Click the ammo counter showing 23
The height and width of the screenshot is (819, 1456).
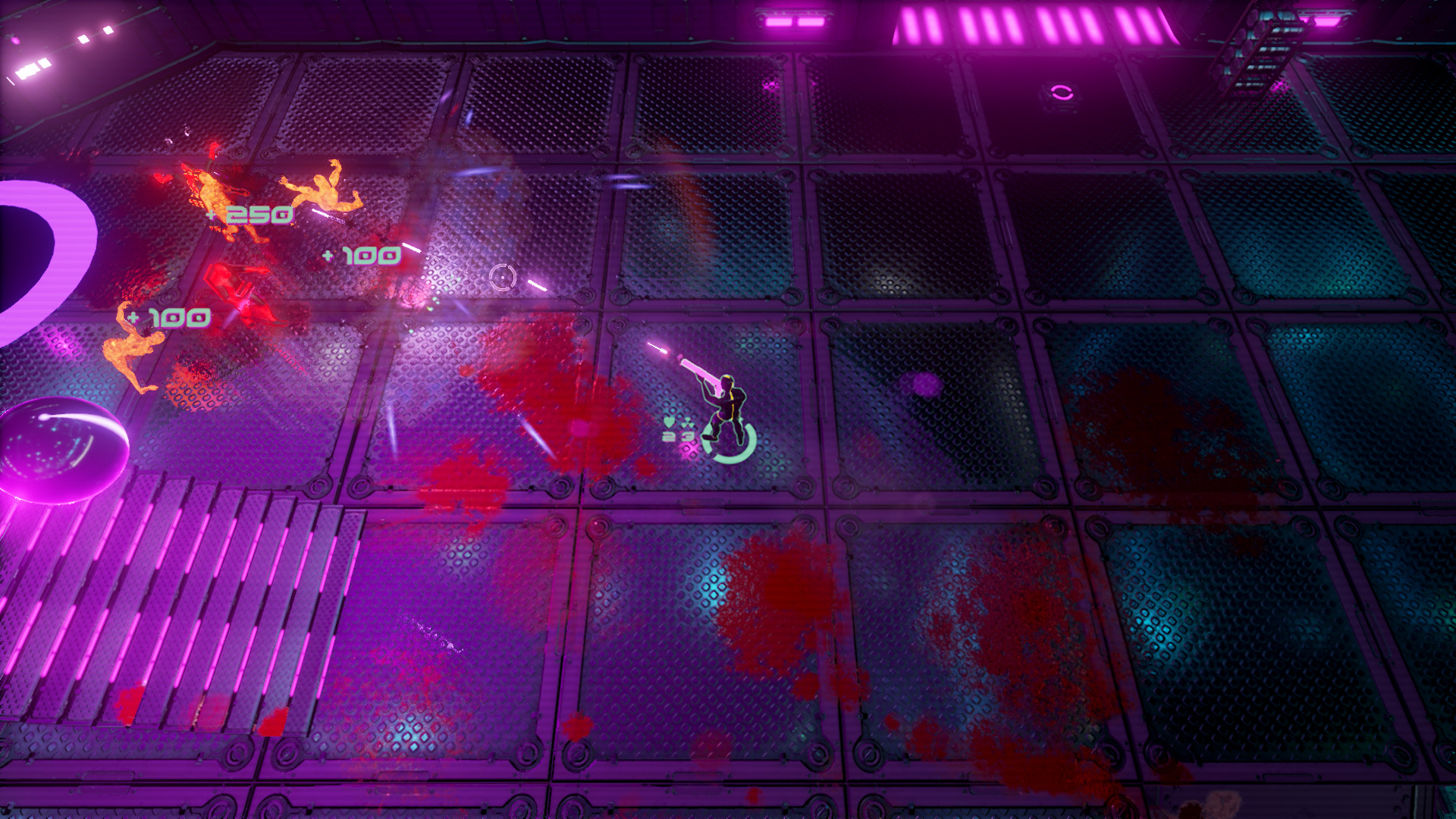click(677, 436)
